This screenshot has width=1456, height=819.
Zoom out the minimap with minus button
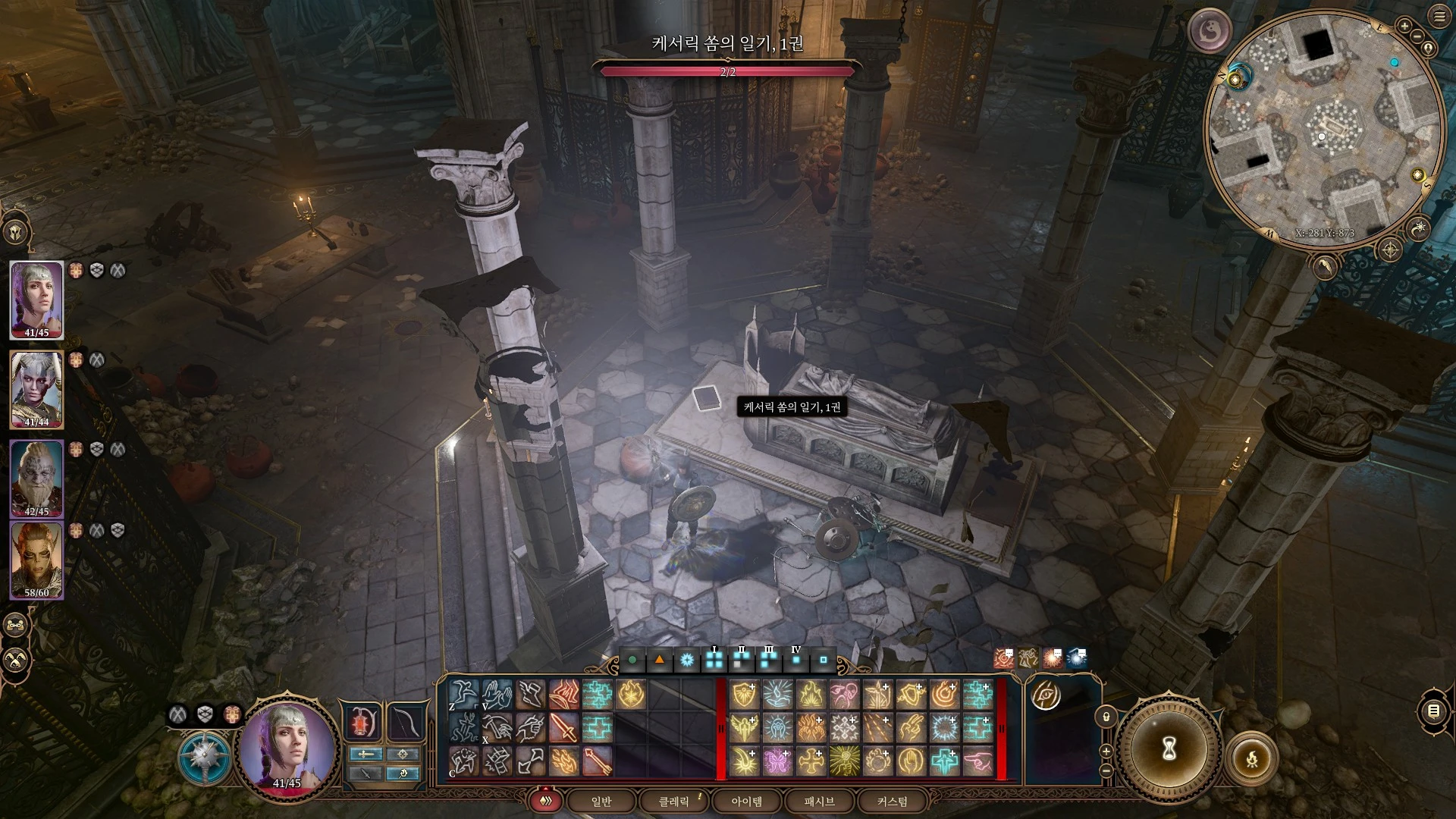coord(1417,36)
